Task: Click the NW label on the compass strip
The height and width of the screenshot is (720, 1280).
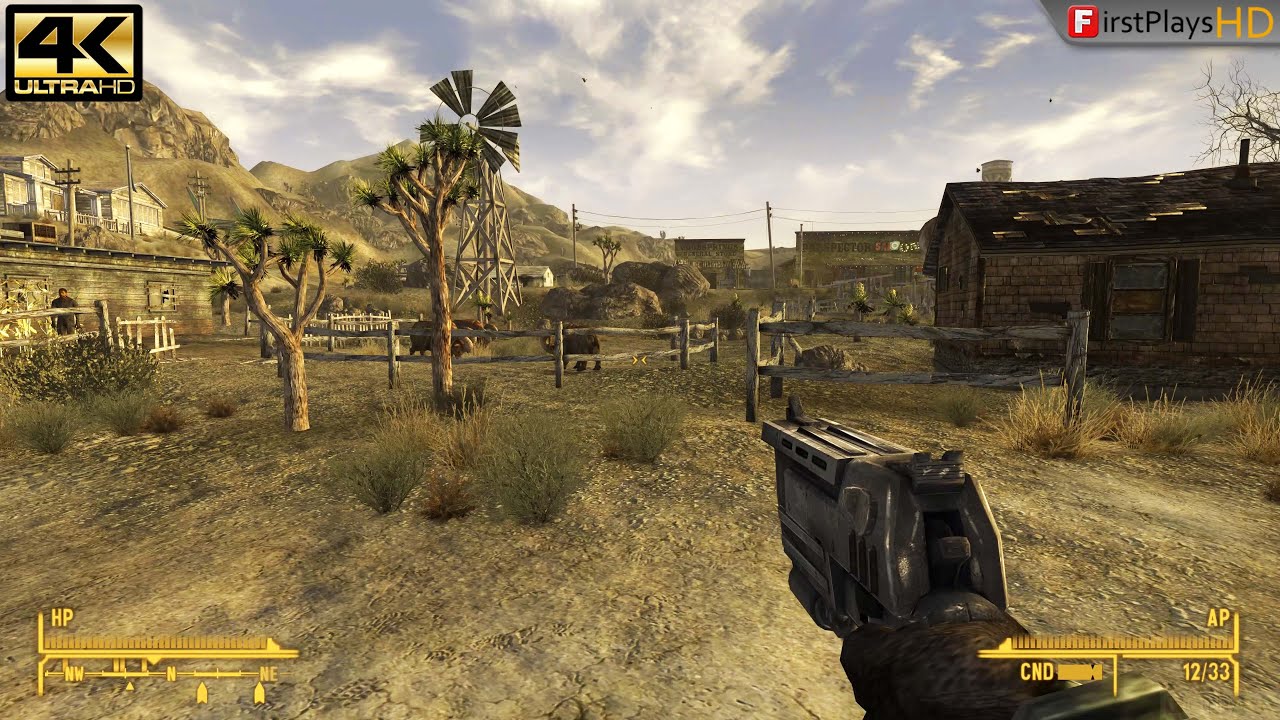Action: point(74,673)
